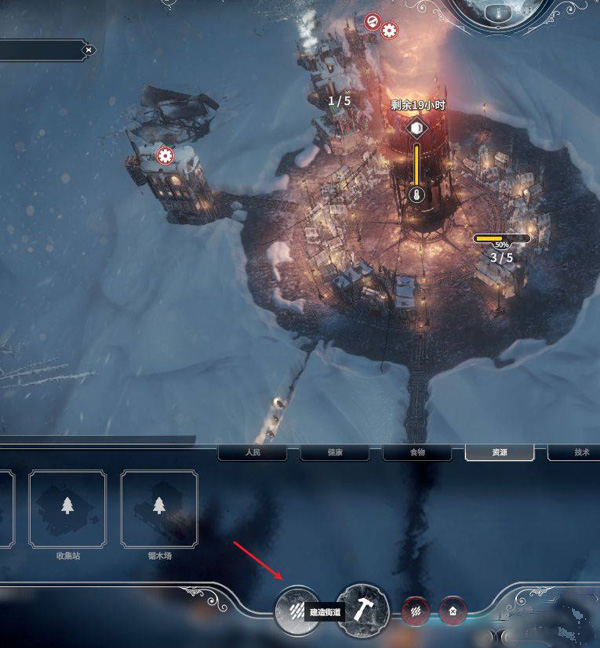Open the hammer construction menu

click(363, 610)
